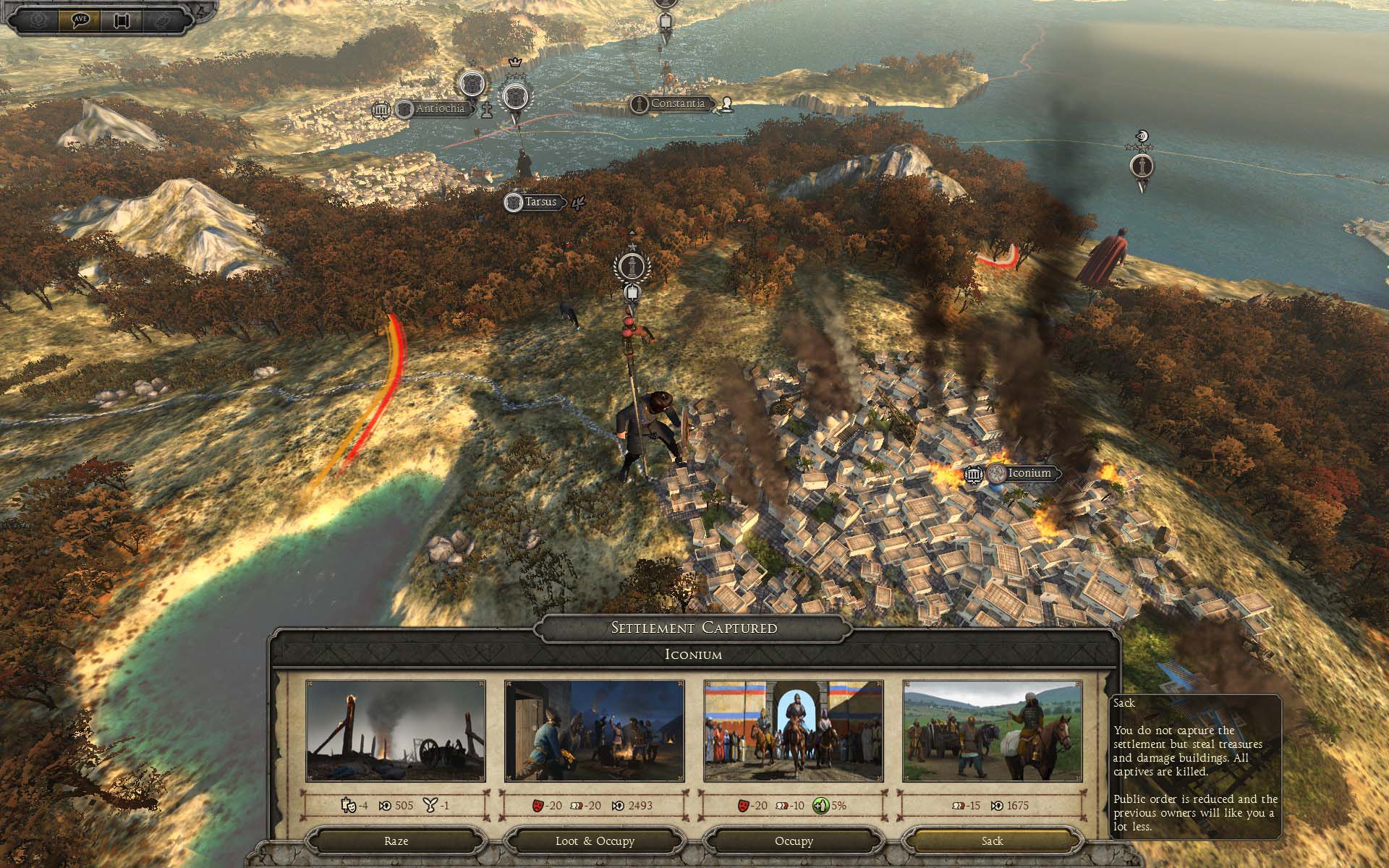Open the scroll icon panel

pos(122,20)
